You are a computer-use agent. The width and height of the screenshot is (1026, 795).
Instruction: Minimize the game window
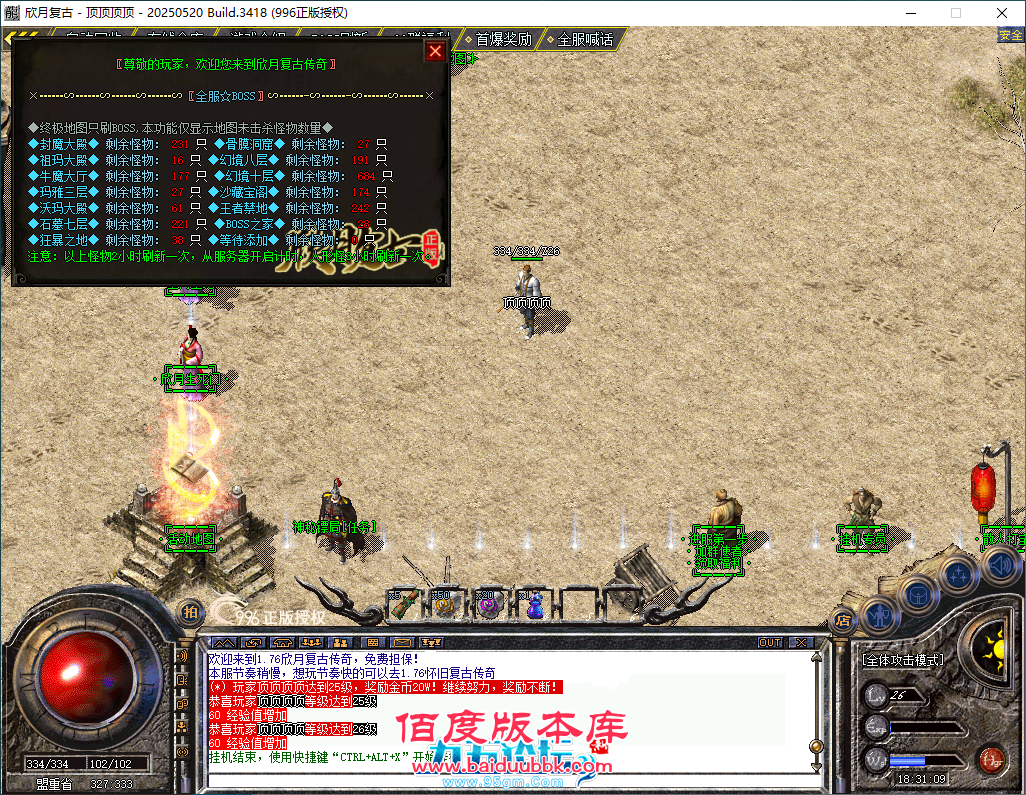click(x=910, y=13)
